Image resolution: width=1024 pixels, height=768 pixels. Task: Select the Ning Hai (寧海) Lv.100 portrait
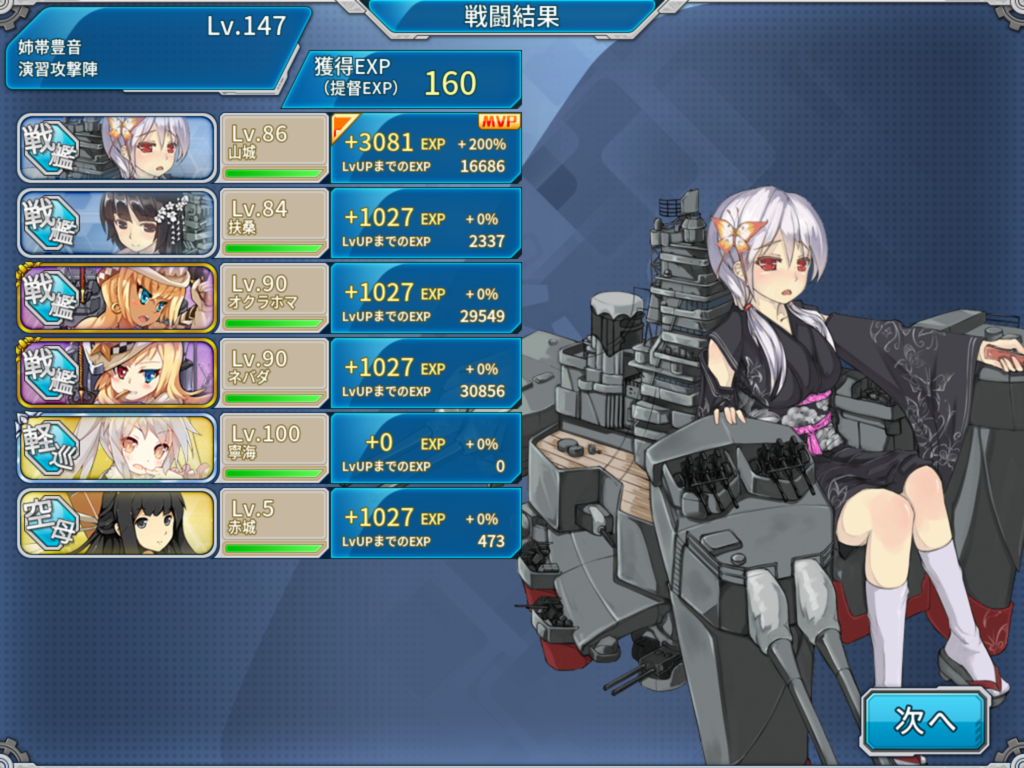click(118, 447)
